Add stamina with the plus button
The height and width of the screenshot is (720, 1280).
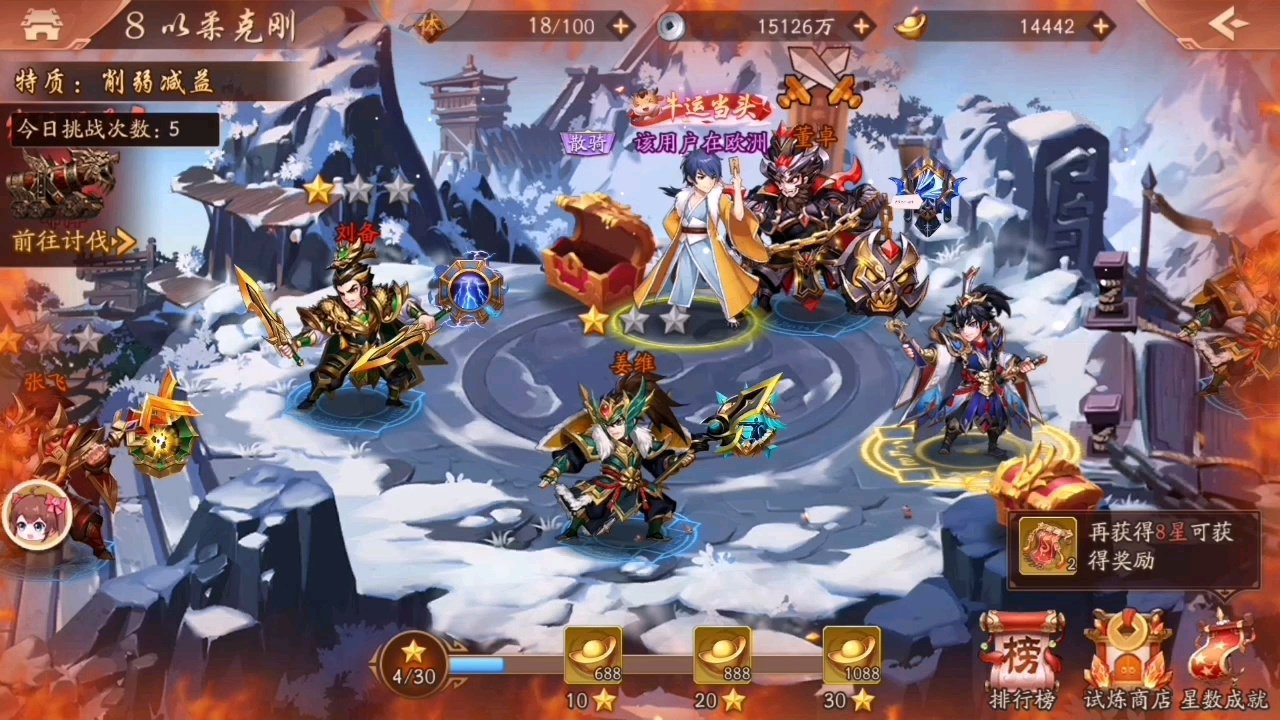(x=621, y=26)
